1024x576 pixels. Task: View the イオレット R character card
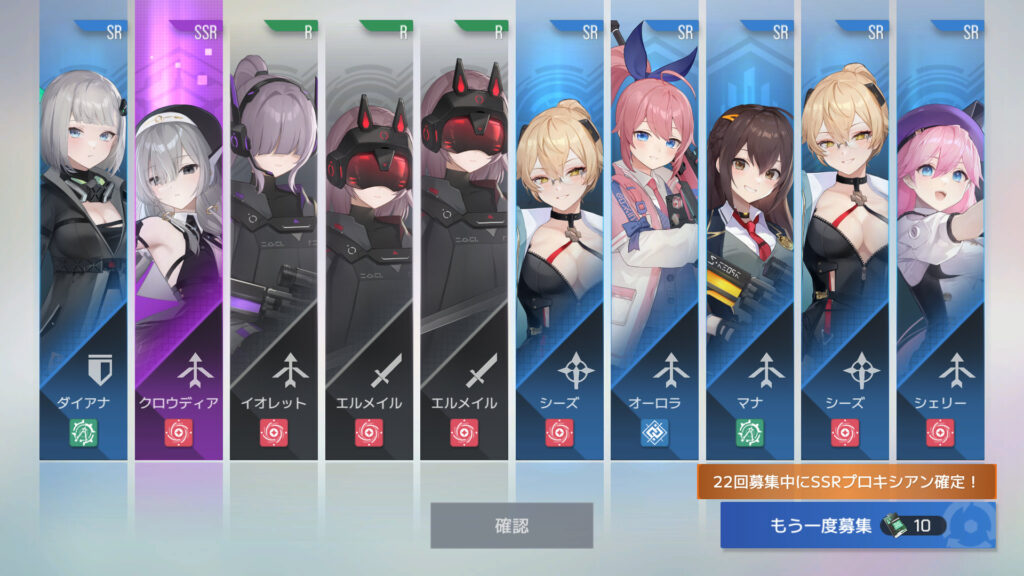(274, 240)
